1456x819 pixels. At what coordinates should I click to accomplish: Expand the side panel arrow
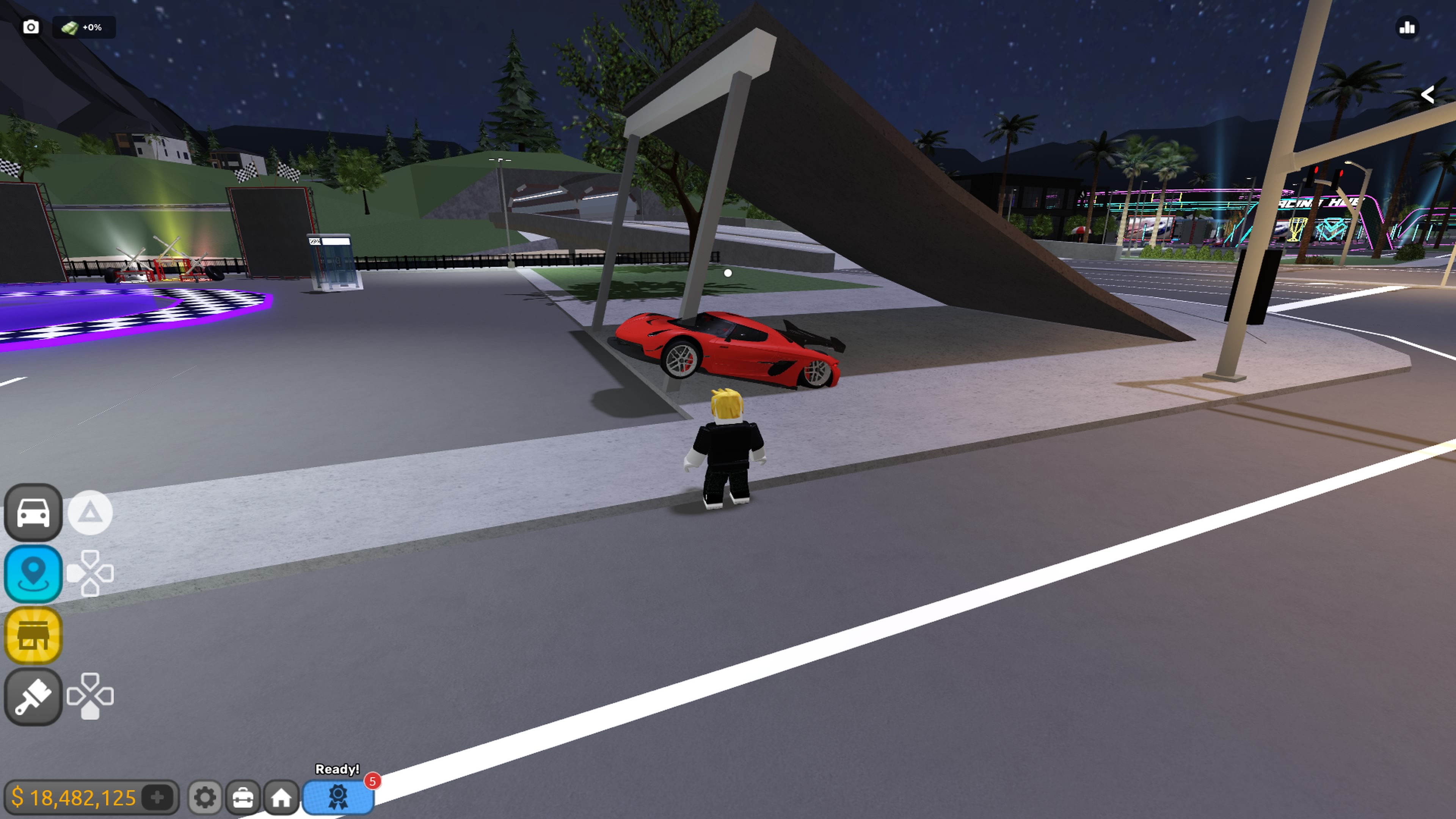click(1427, 94)
